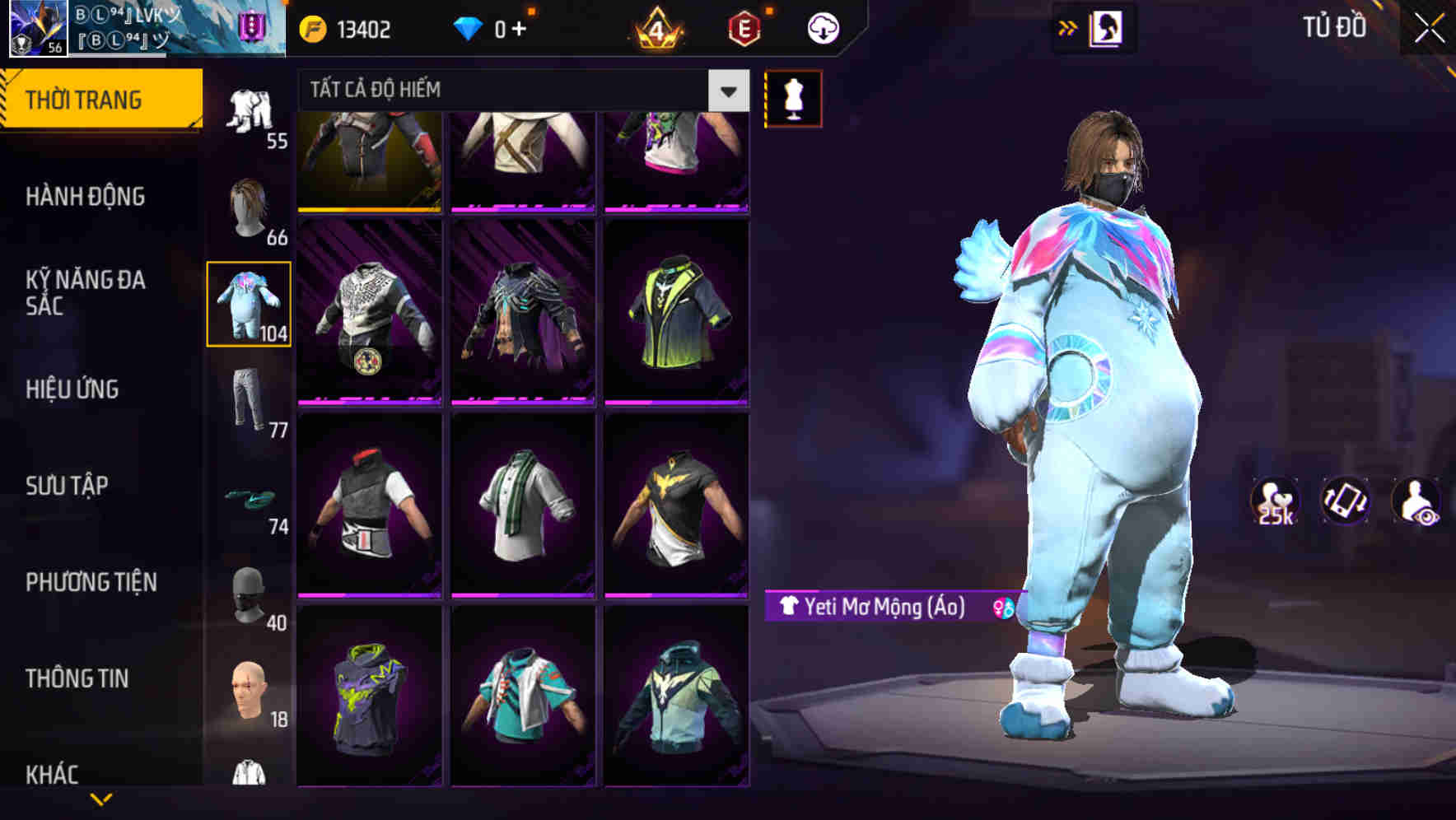Viewport: 1456px width, 820px height.
Task: Click the gold rank badge icon
Action: (x=653, y=27)
